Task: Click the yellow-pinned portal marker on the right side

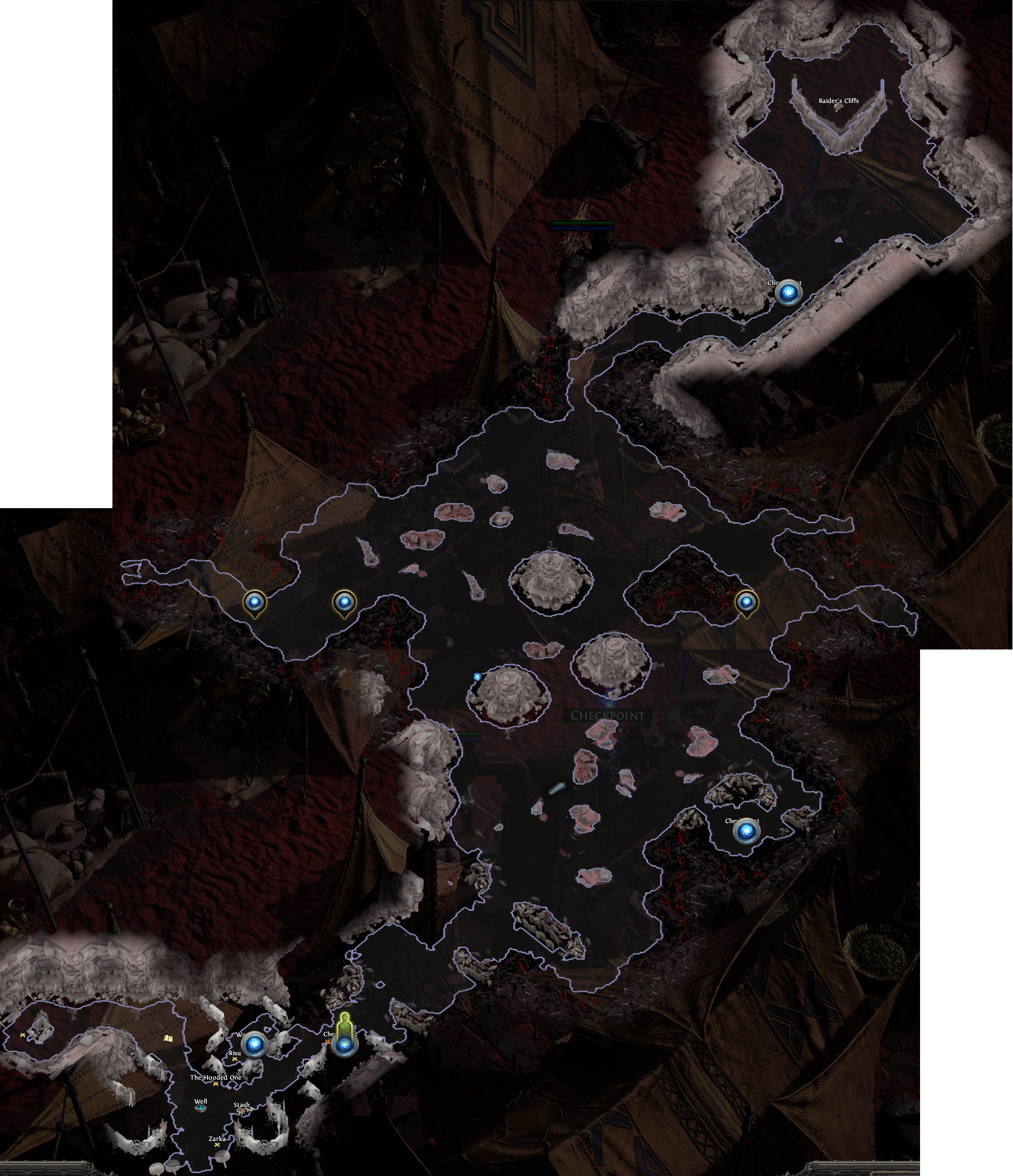Action: 749,604
